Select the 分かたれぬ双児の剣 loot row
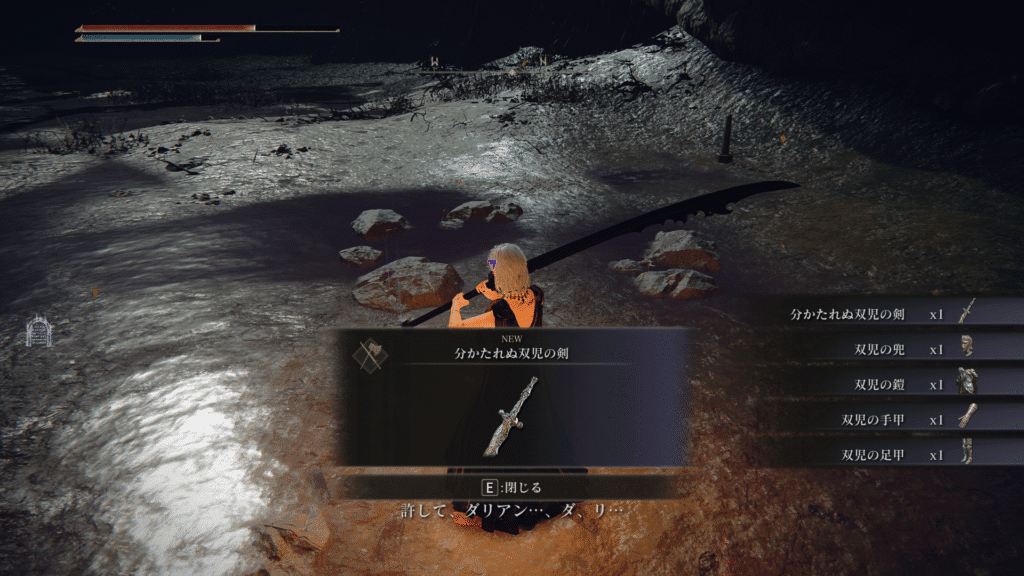Viewport: 1024px width, 576px height. click(880, 314)
